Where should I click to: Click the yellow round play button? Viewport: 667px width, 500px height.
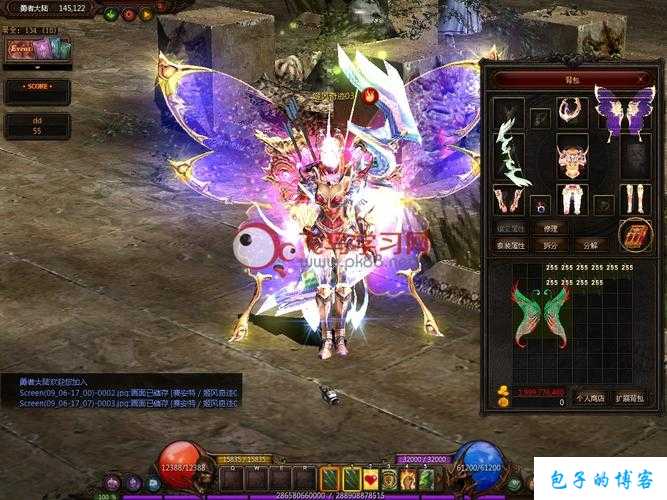pos(147,13)
